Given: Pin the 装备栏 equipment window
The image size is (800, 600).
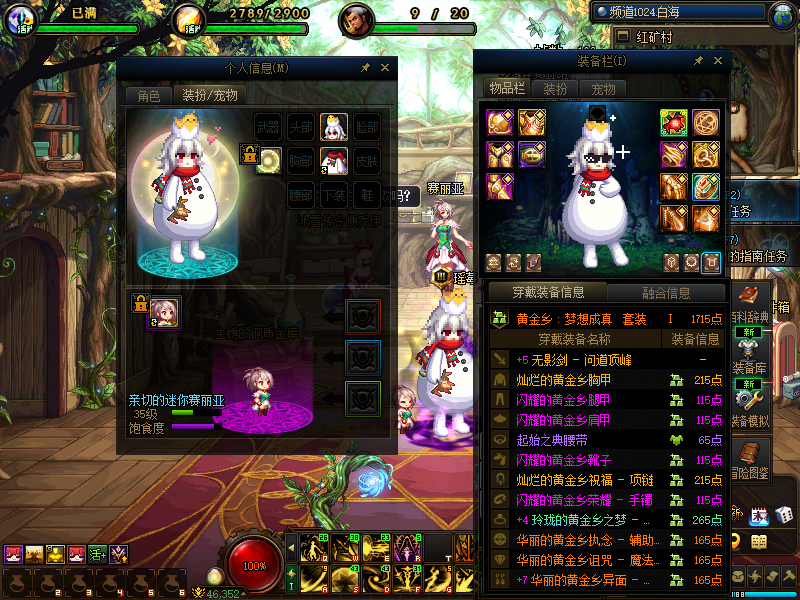Looking at the screenshot, I should (698, 61).
